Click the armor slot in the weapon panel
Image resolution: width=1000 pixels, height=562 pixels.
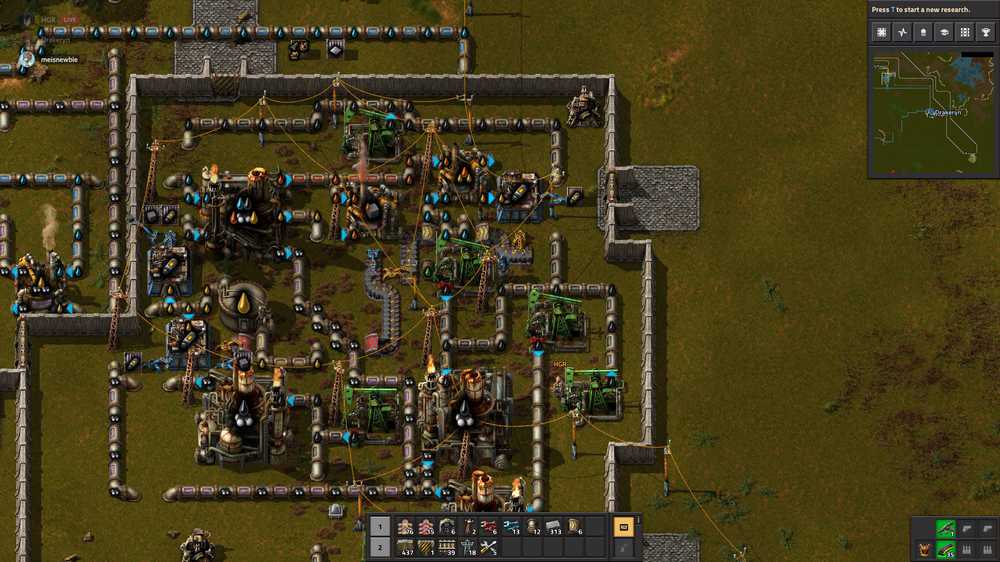(x=924, y=549)
